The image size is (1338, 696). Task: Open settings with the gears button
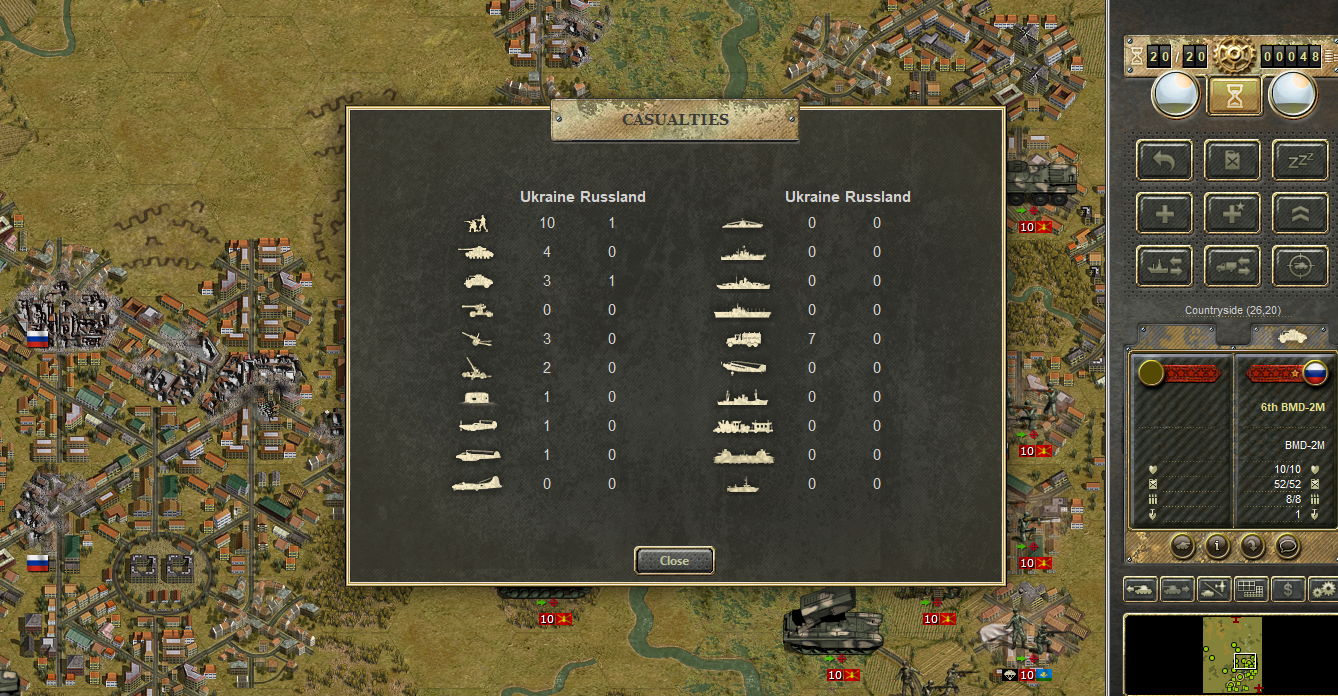[1324, 589]
